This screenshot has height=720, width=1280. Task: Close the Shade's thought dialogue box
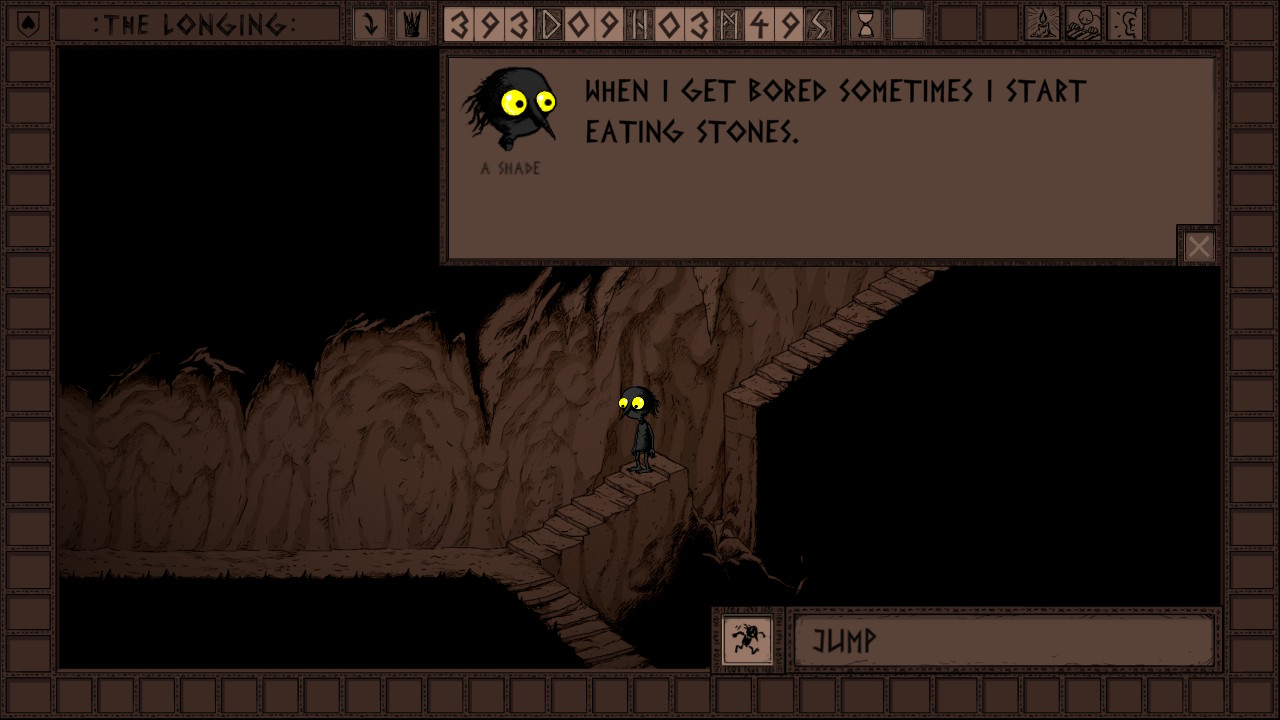click(1198, 246)
